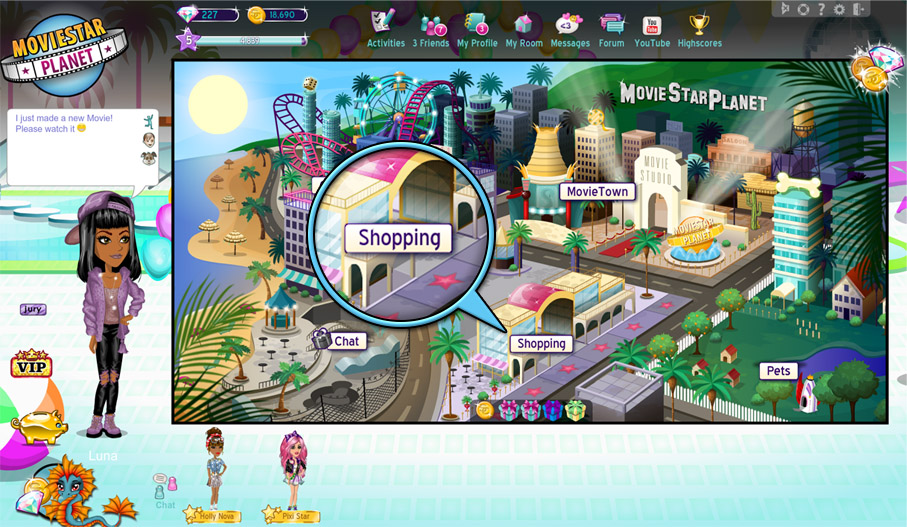
Task: Open the 3 Friends list
Action: click(432, 28)
